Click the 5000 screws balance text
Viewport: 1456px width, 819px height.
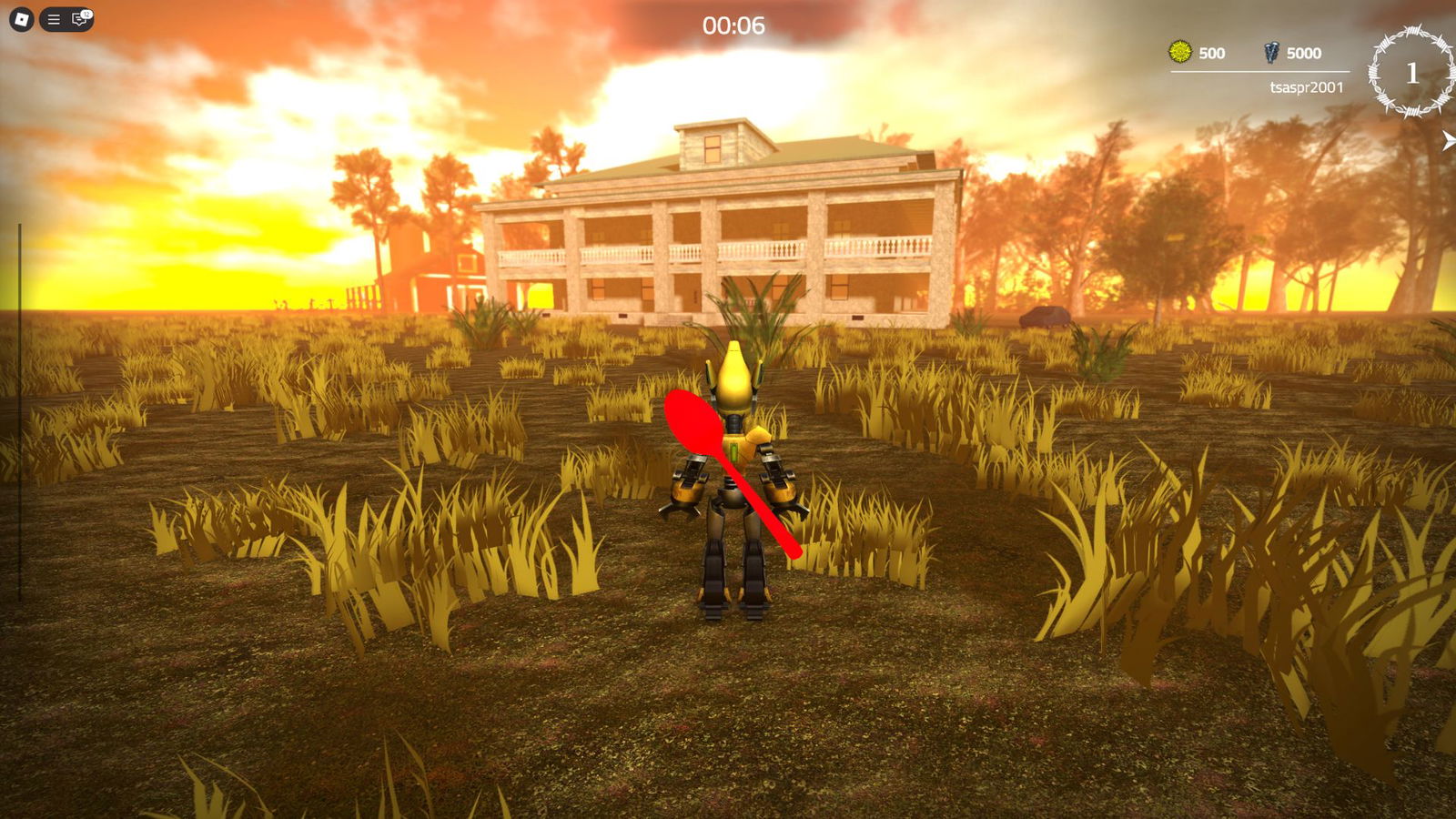point(1305,53)
